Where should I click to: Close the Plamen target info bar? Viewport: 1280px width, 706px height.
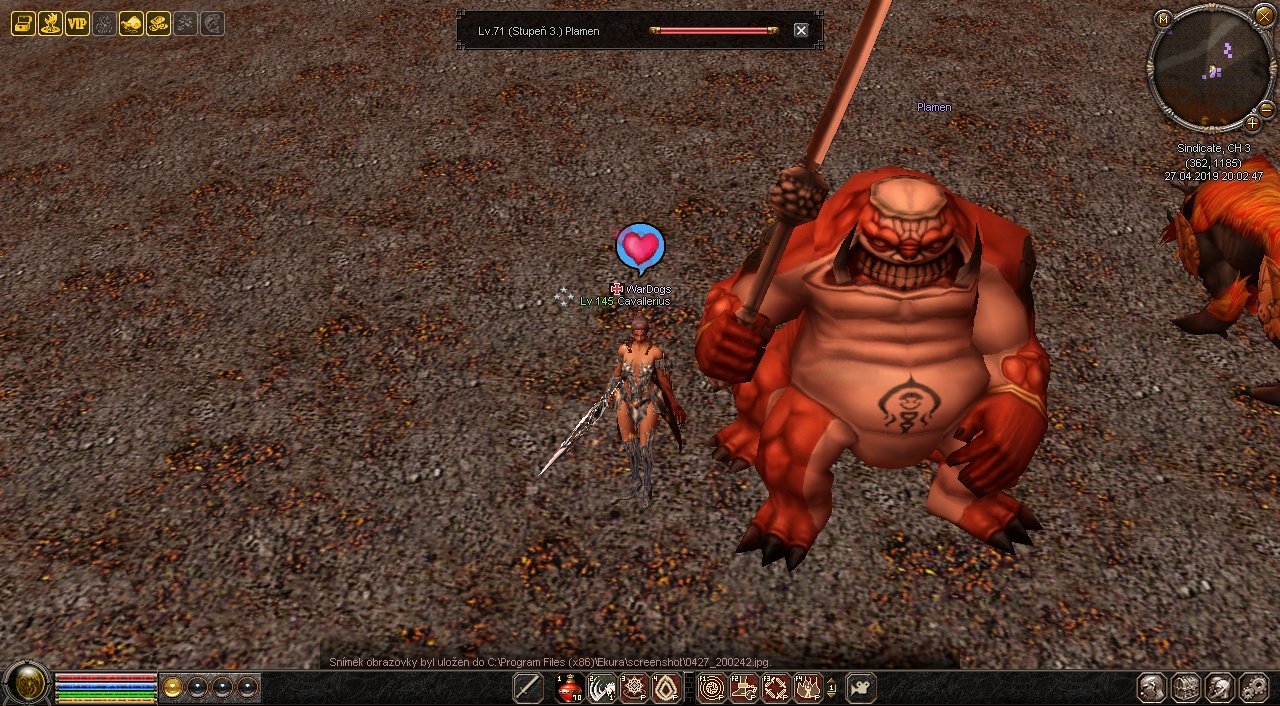[x=801, y=31]
